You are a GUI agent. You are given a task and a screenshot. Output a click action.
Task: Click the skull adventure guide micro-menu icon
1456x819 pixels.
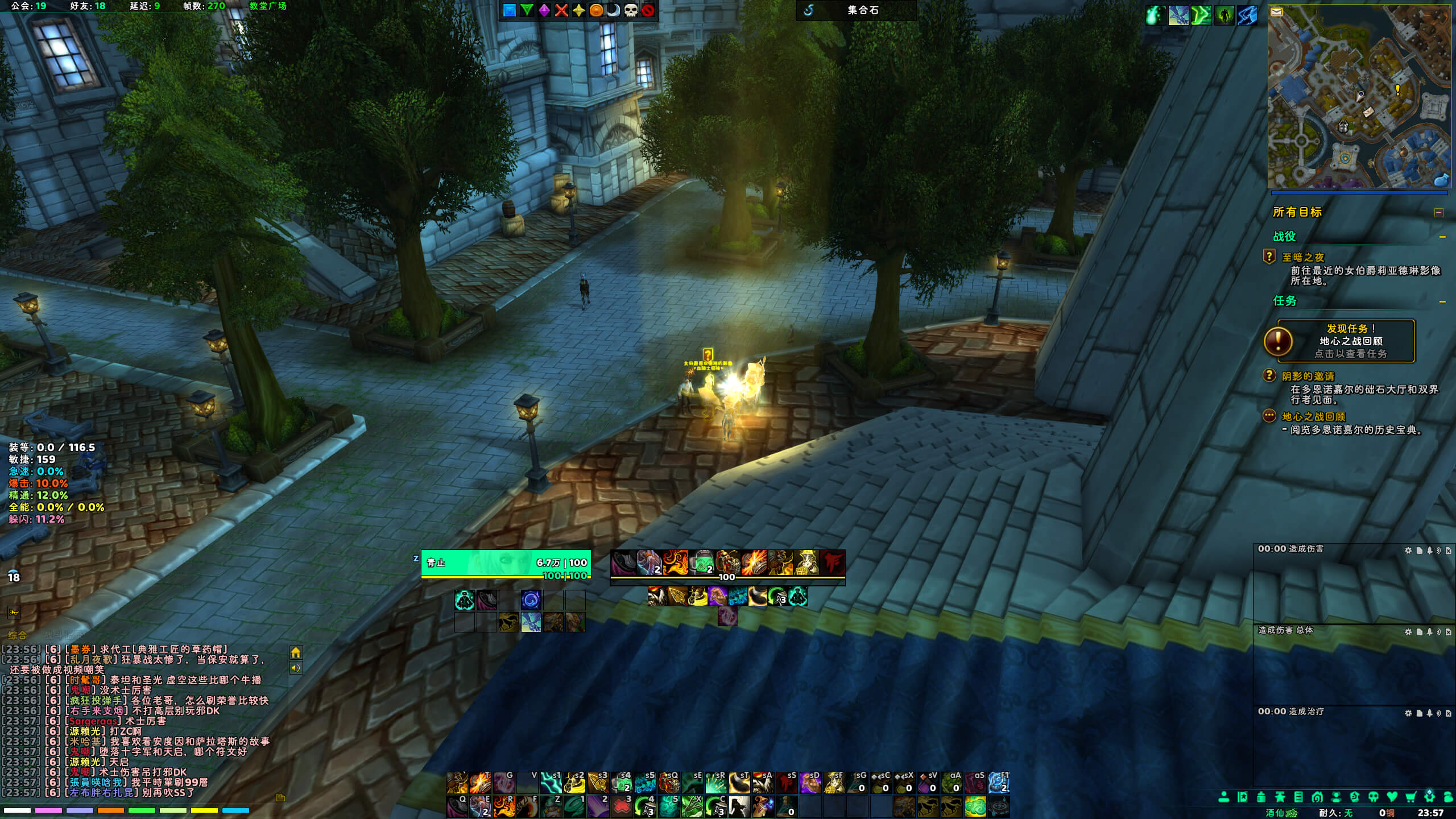[x=1373, y=797]
